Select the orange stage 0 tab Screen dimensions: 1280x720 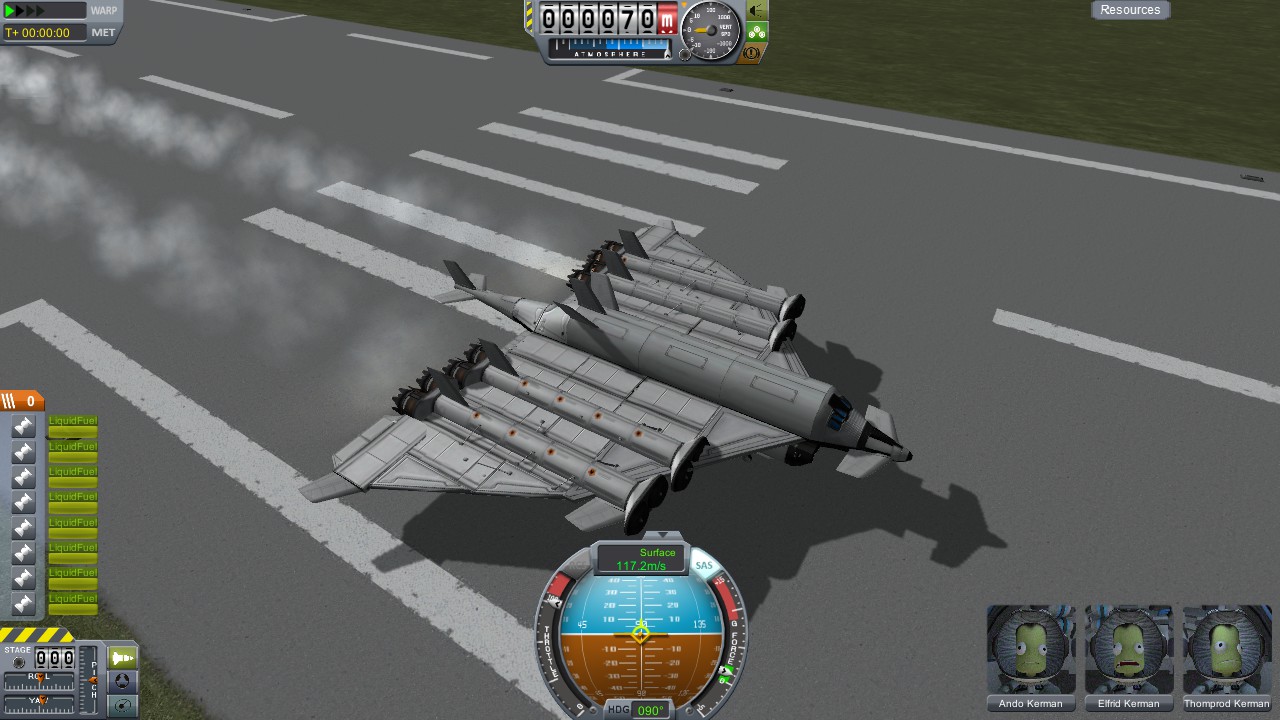tap(22, 401)
